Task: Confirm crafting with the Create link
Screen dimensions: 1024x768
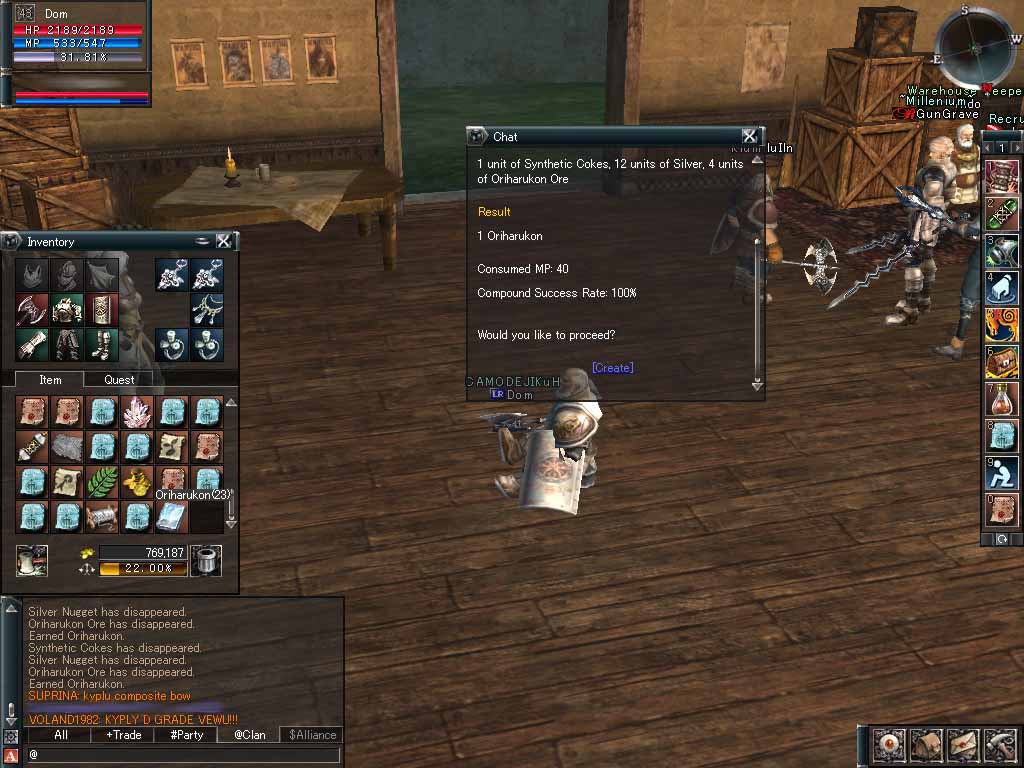Action: [612, 368]
